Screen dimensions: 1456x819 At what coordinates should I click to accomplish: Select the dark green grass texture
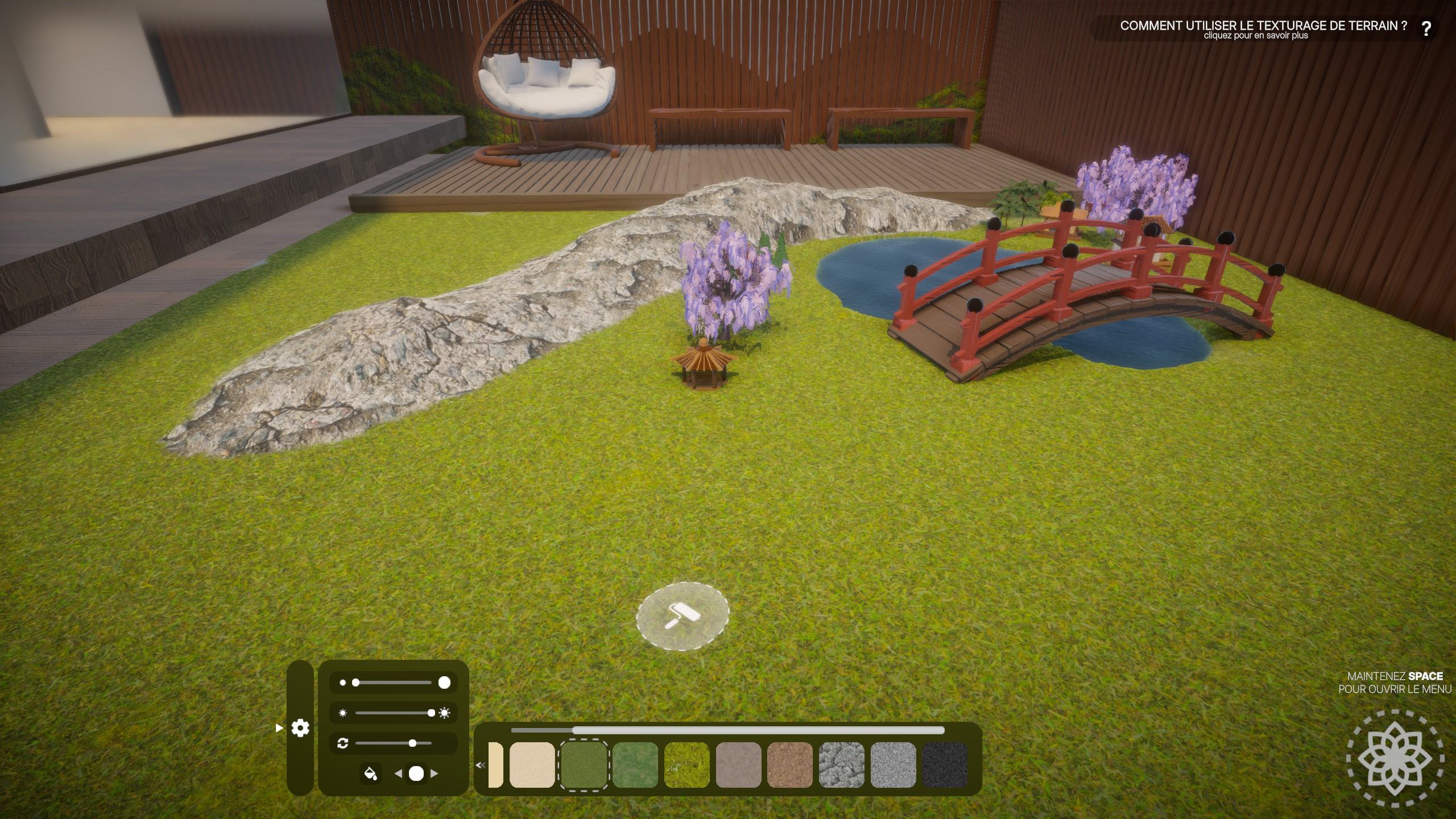[x=584, y=766]
